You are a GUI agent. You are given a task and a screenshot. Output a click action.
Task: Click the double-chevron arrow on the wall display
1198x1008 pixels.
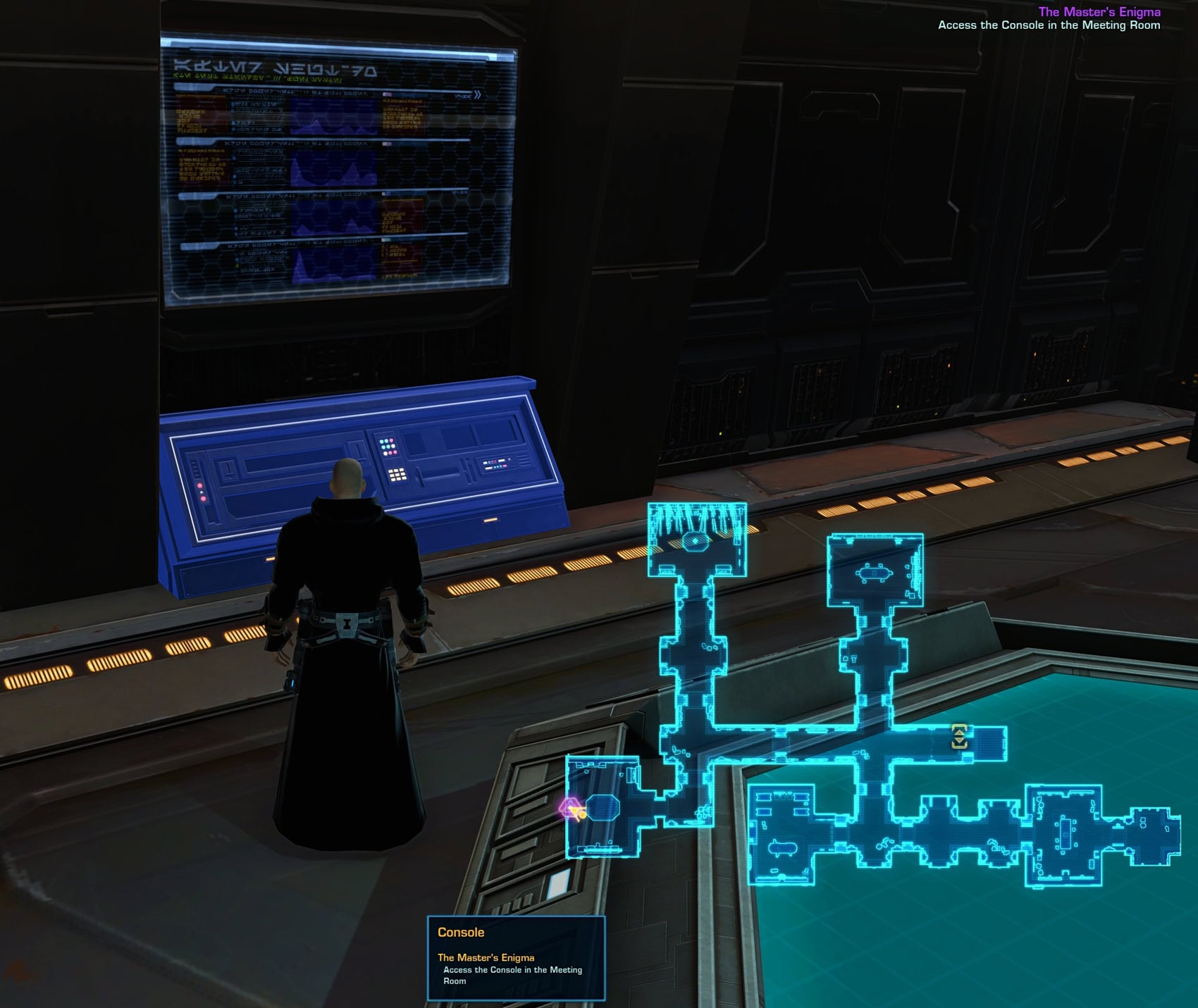(x=478, y=94)
